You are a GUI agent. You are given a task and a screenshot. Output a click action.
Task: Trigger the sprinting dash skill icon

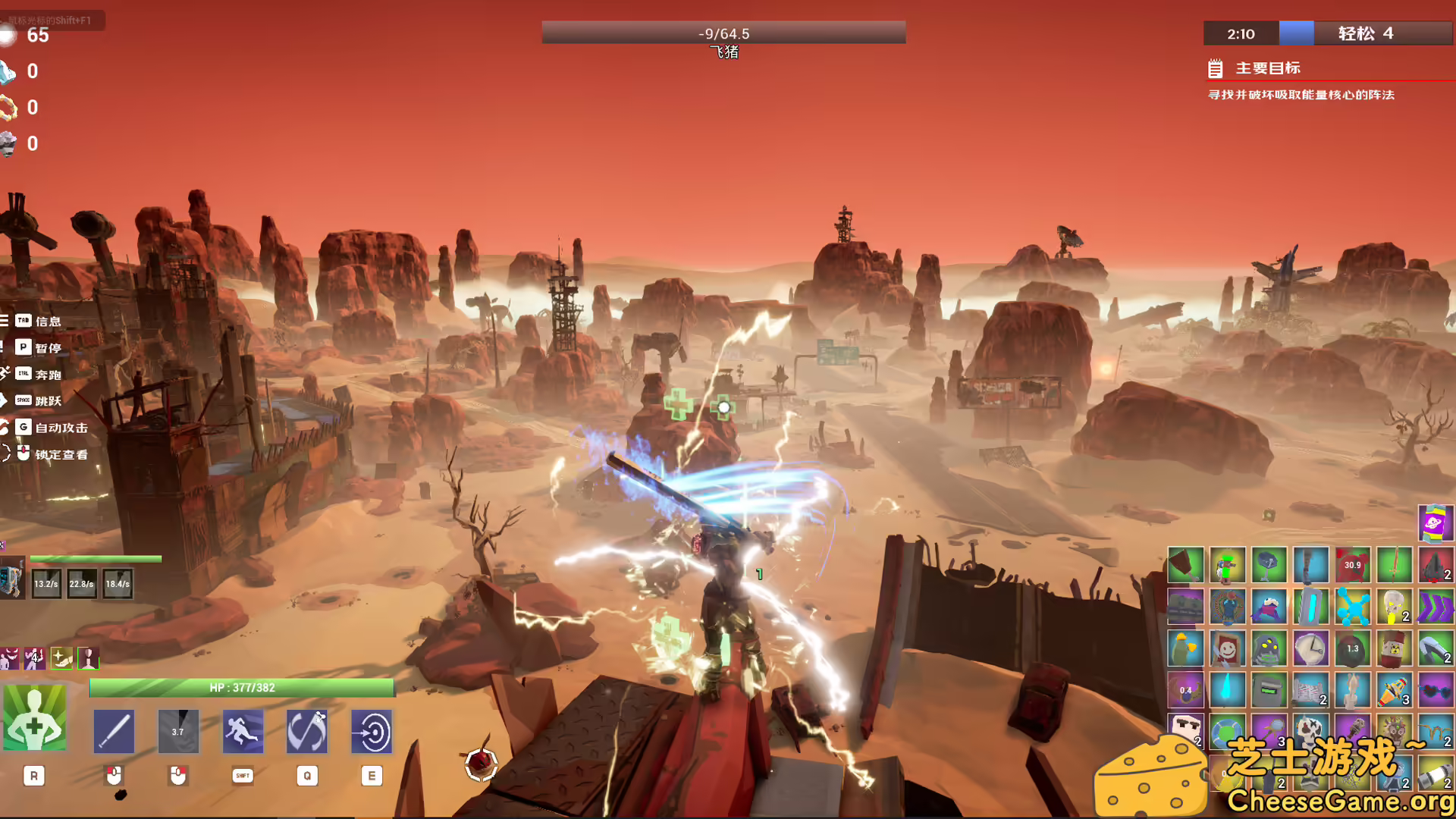click(243, 731)
